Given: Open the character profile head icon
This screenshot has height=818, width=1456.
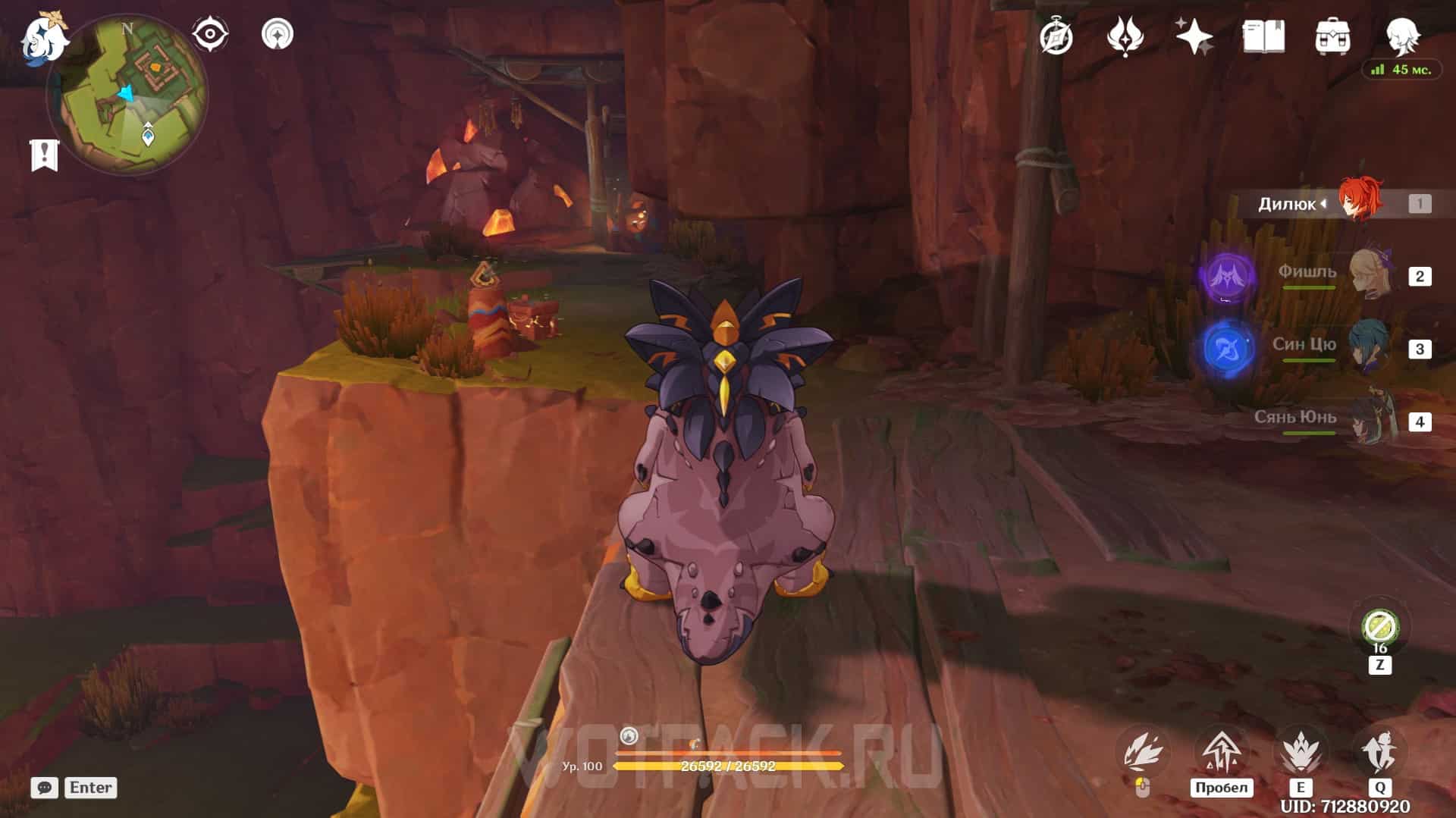Looking at the screenshot, I should tap(1402, 35).
